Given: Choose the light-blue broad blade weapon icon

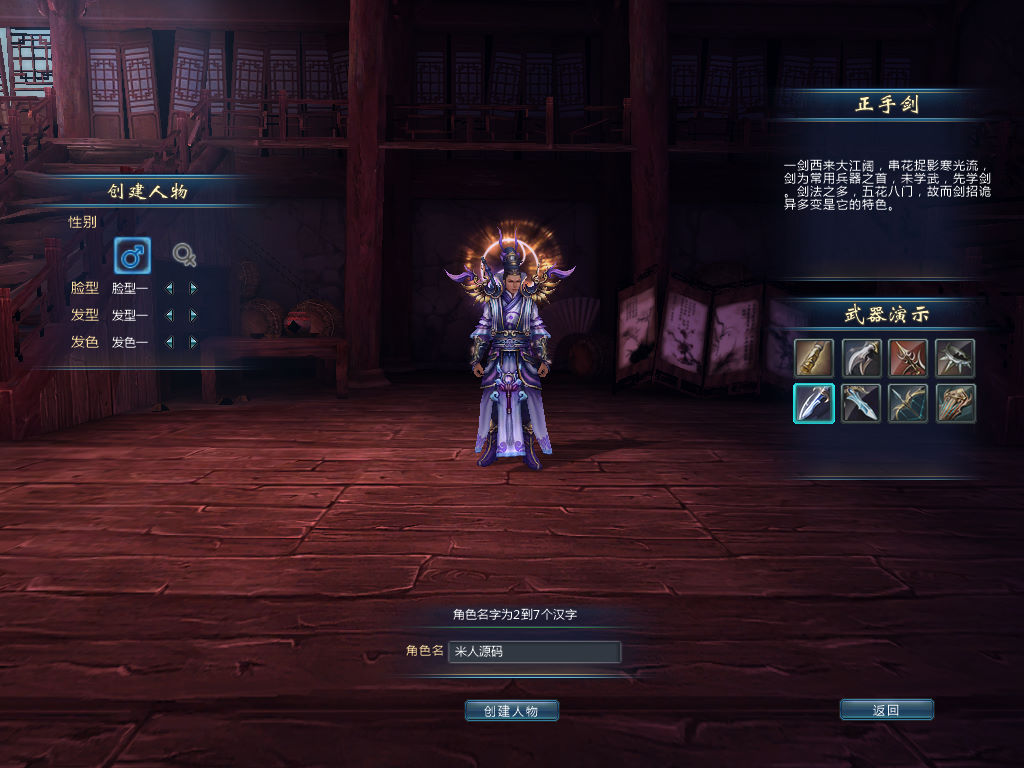Looking at the screenshot, I should (x=861, y=403).
